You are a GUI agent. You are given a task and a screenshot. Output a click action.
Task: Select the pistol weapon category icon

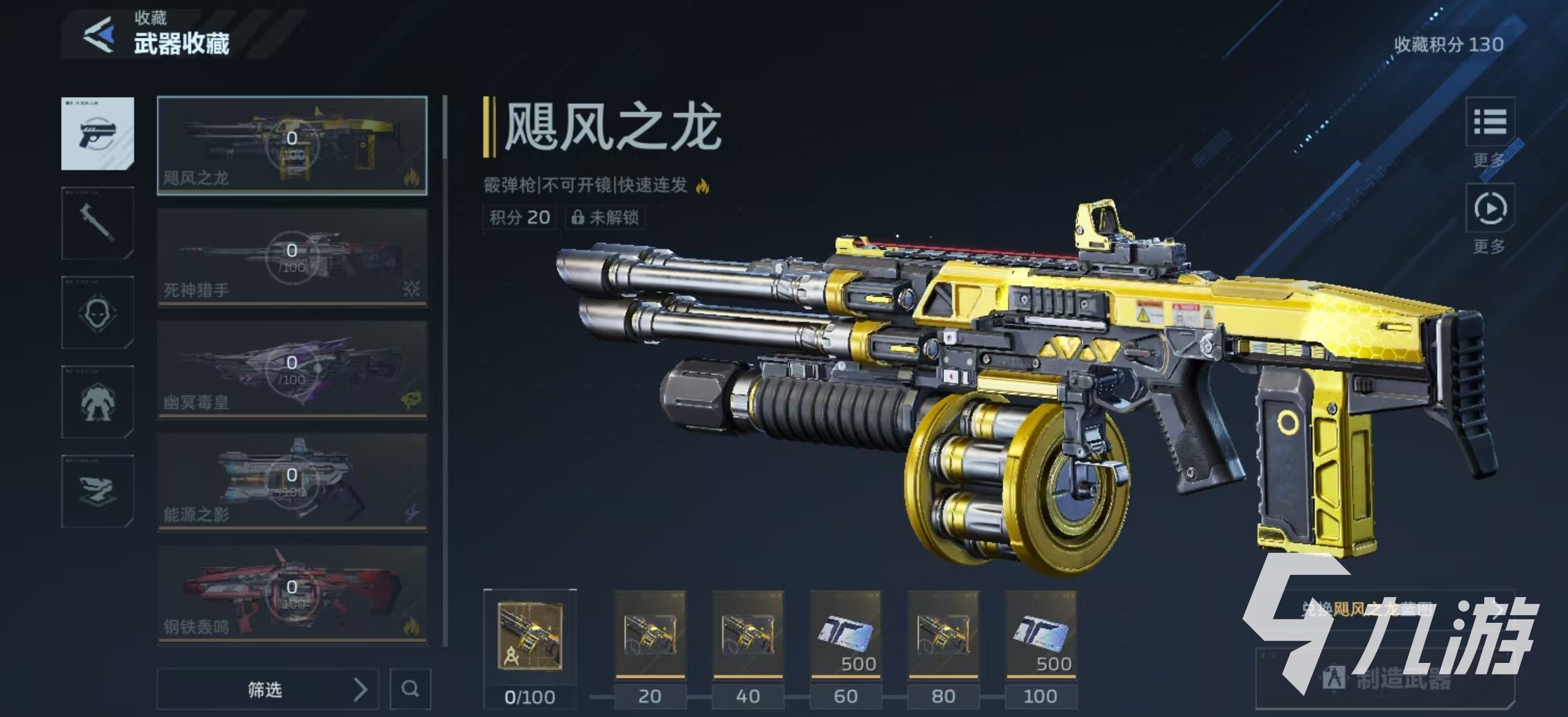(x=97, y=133)
